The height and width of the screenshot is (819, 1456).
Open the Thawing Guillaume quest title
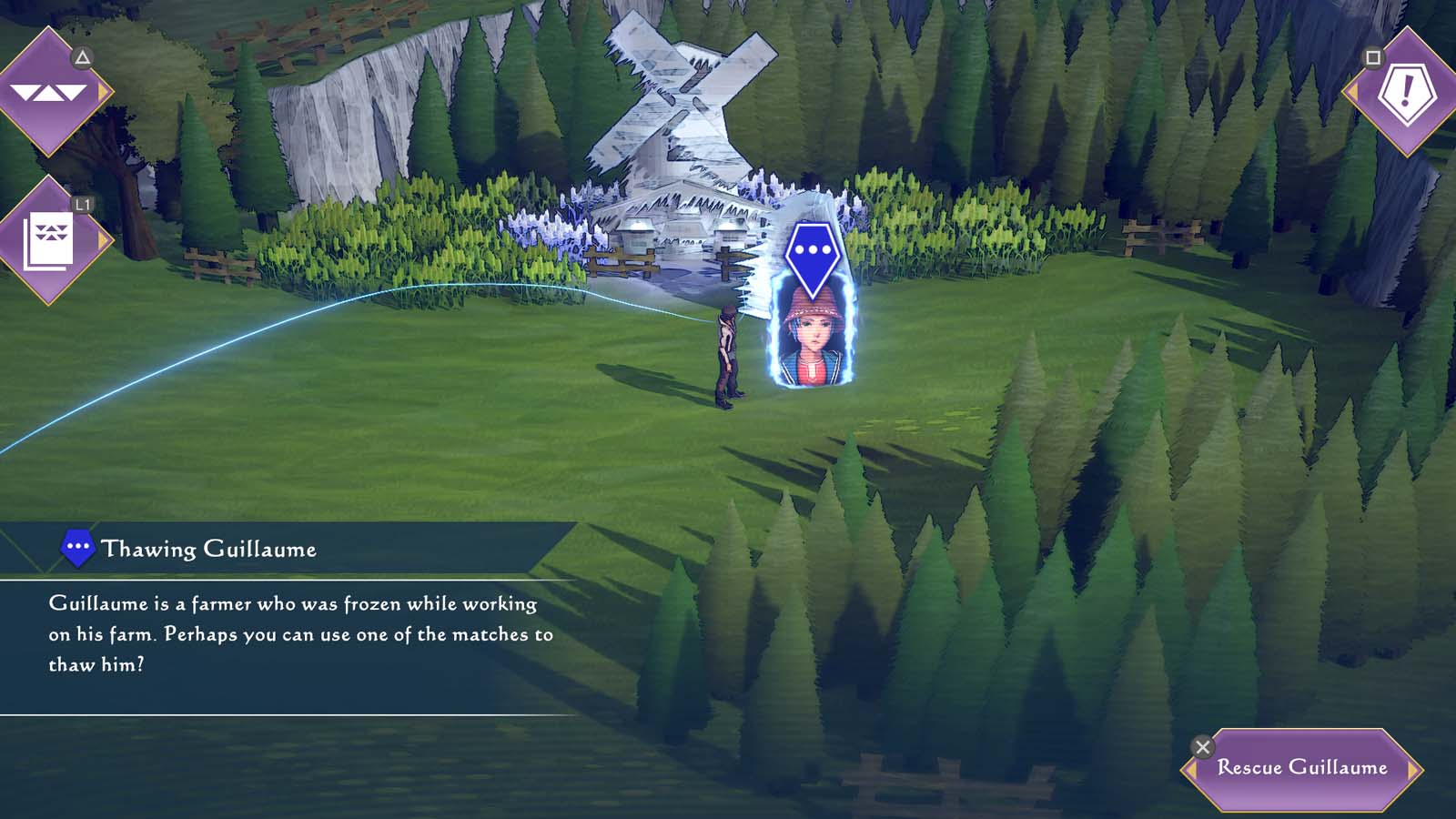pos(210,549)
